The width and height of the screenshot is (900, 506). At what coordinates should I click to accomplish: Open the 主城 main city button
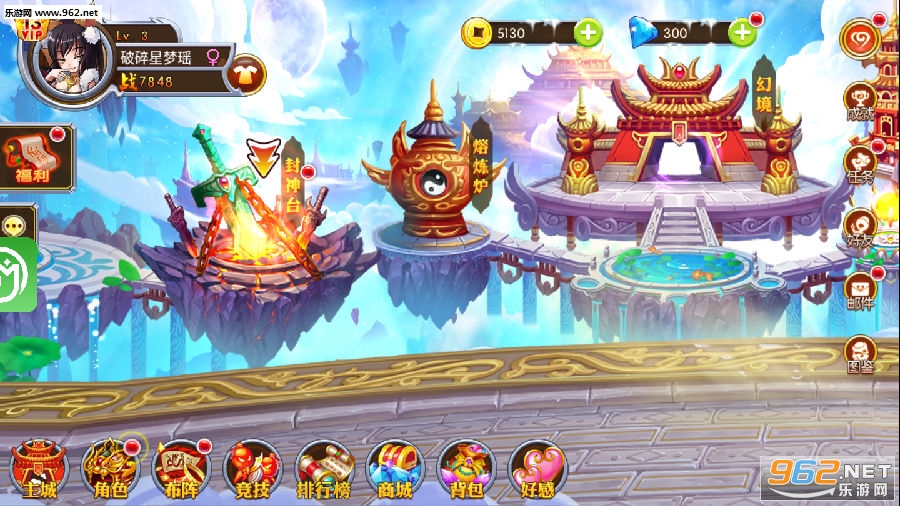(x=38, y=468)
